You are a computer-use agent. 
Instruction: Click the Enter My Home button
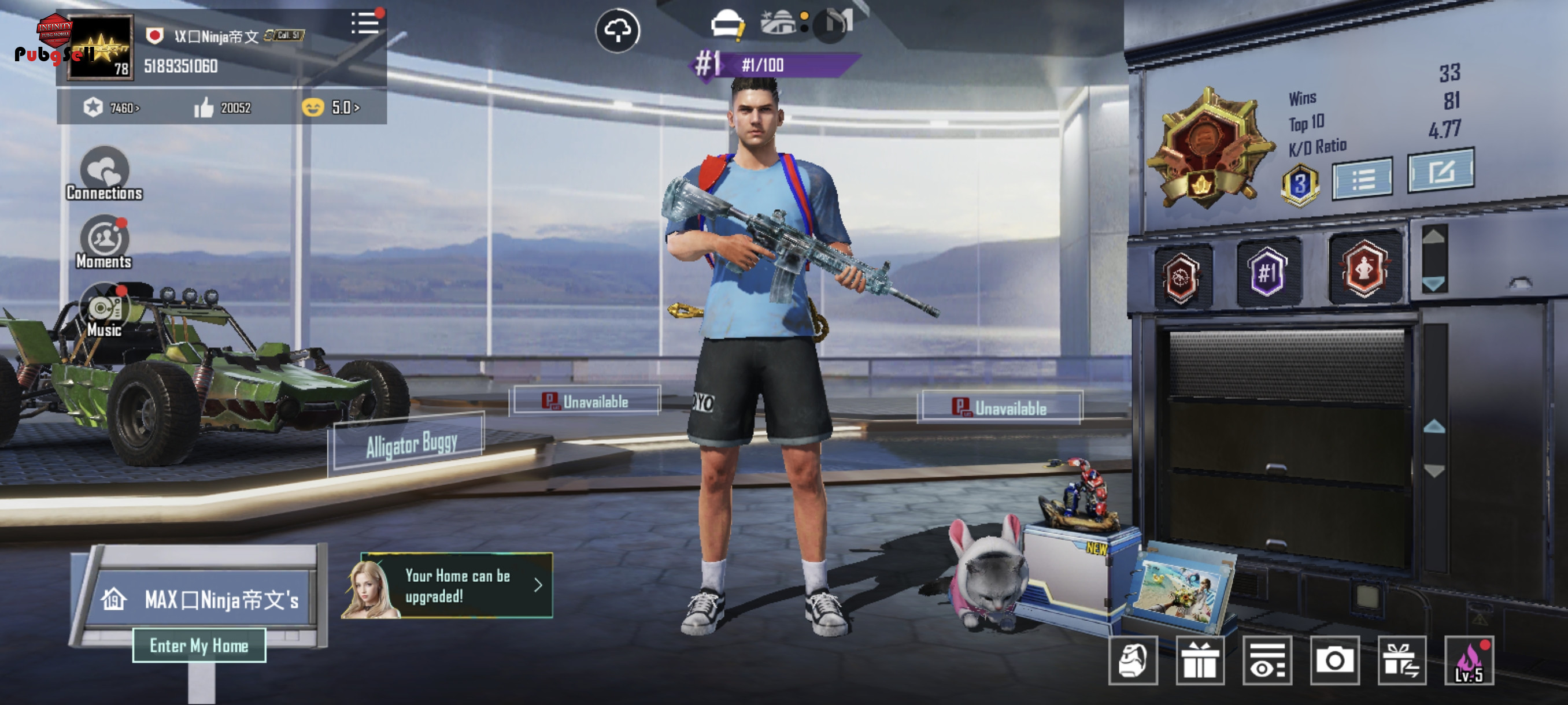click(x=199, y=645)
